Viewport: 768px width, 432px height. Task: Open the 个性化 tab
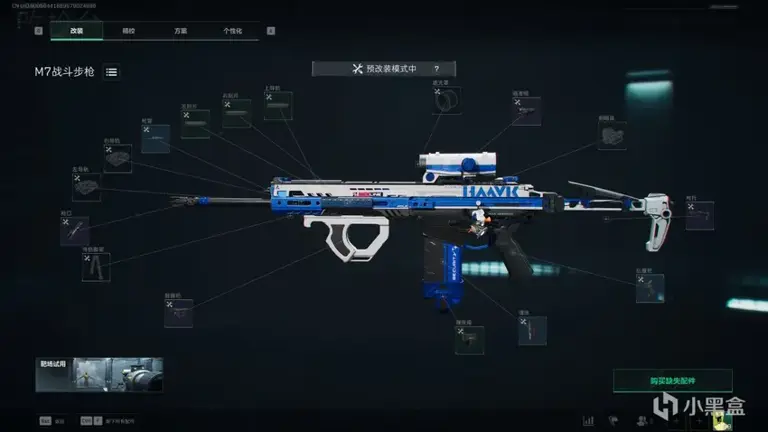point(232,31)
